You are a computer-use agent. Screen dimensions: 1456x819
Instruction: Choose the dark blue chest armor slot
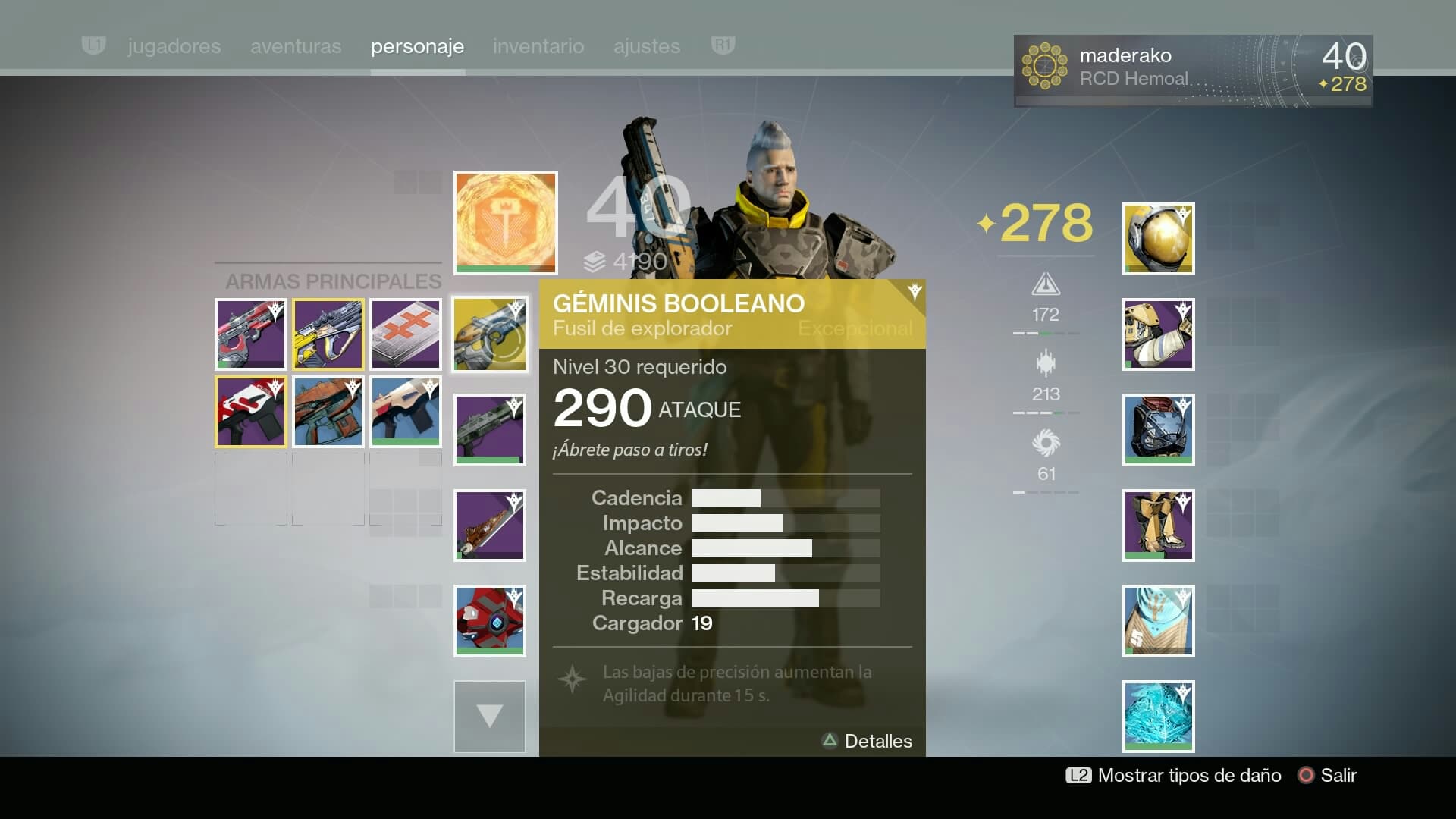click(1158, 430)
